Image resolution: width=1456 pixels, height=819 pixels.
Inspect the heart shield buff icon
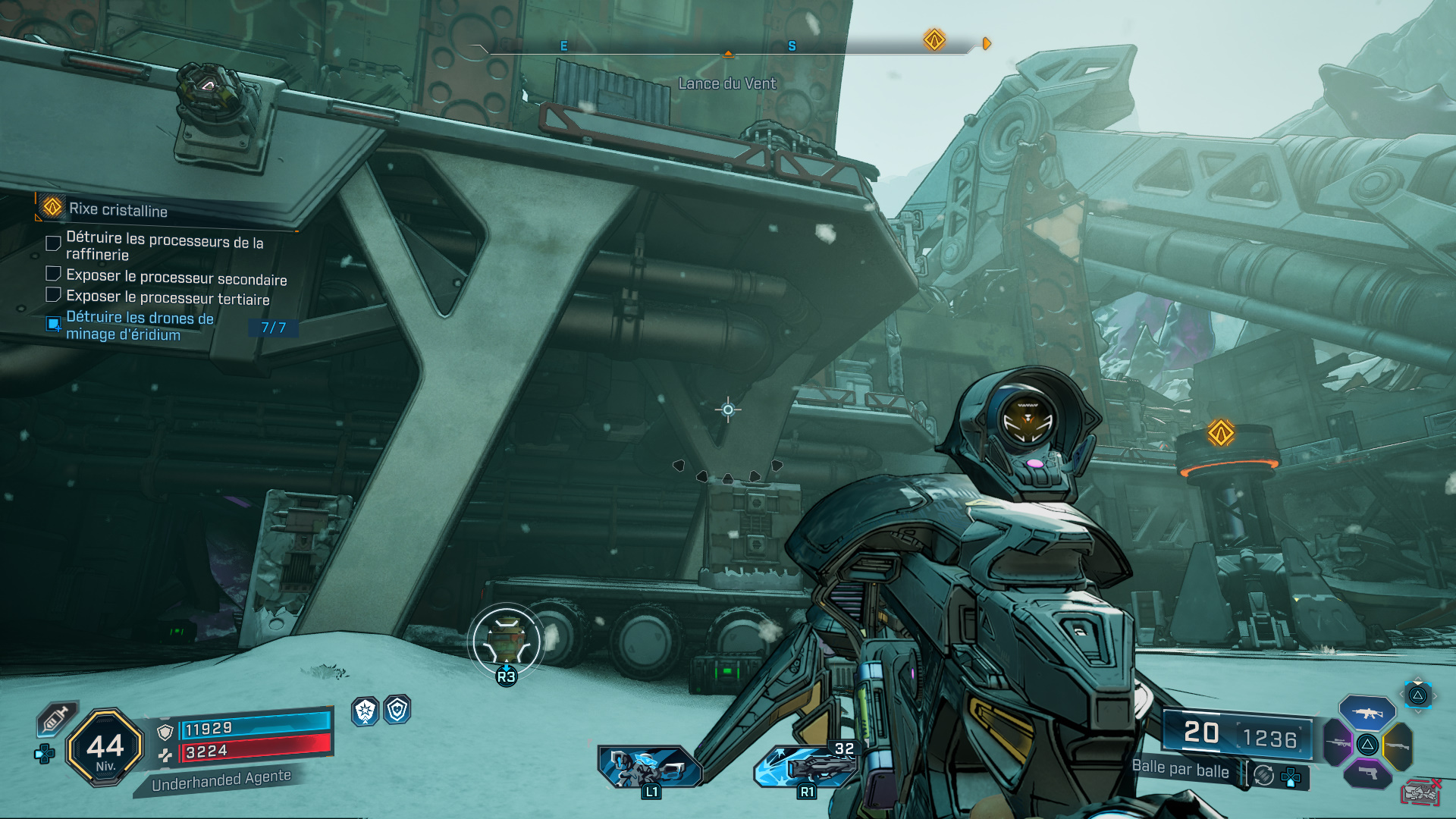tap(397, 711)
